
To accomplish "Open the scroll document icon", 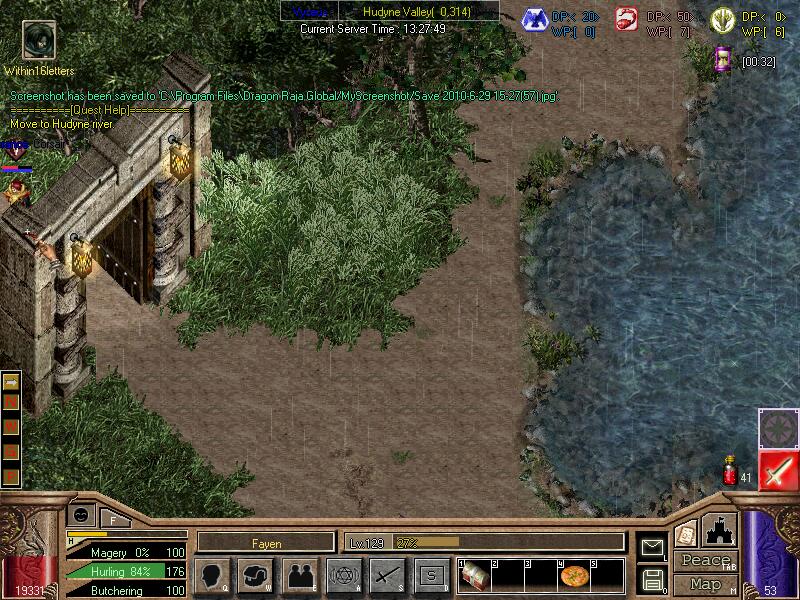I will click(x=685, y=534).
